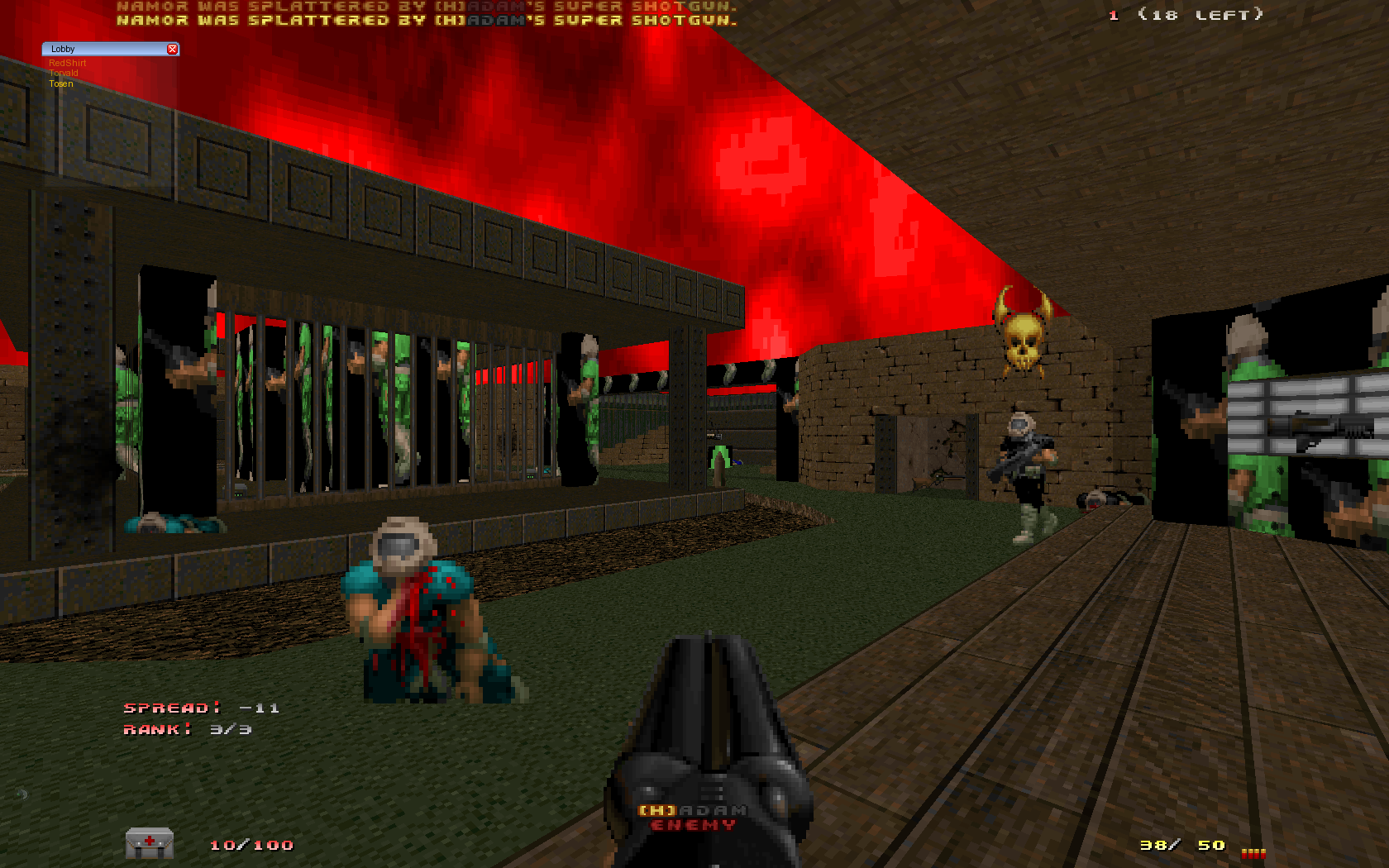Close the Lobby overlay window
Image resolution: width=1389 pixels, height=868 pixels.
(x=172, y=50)
